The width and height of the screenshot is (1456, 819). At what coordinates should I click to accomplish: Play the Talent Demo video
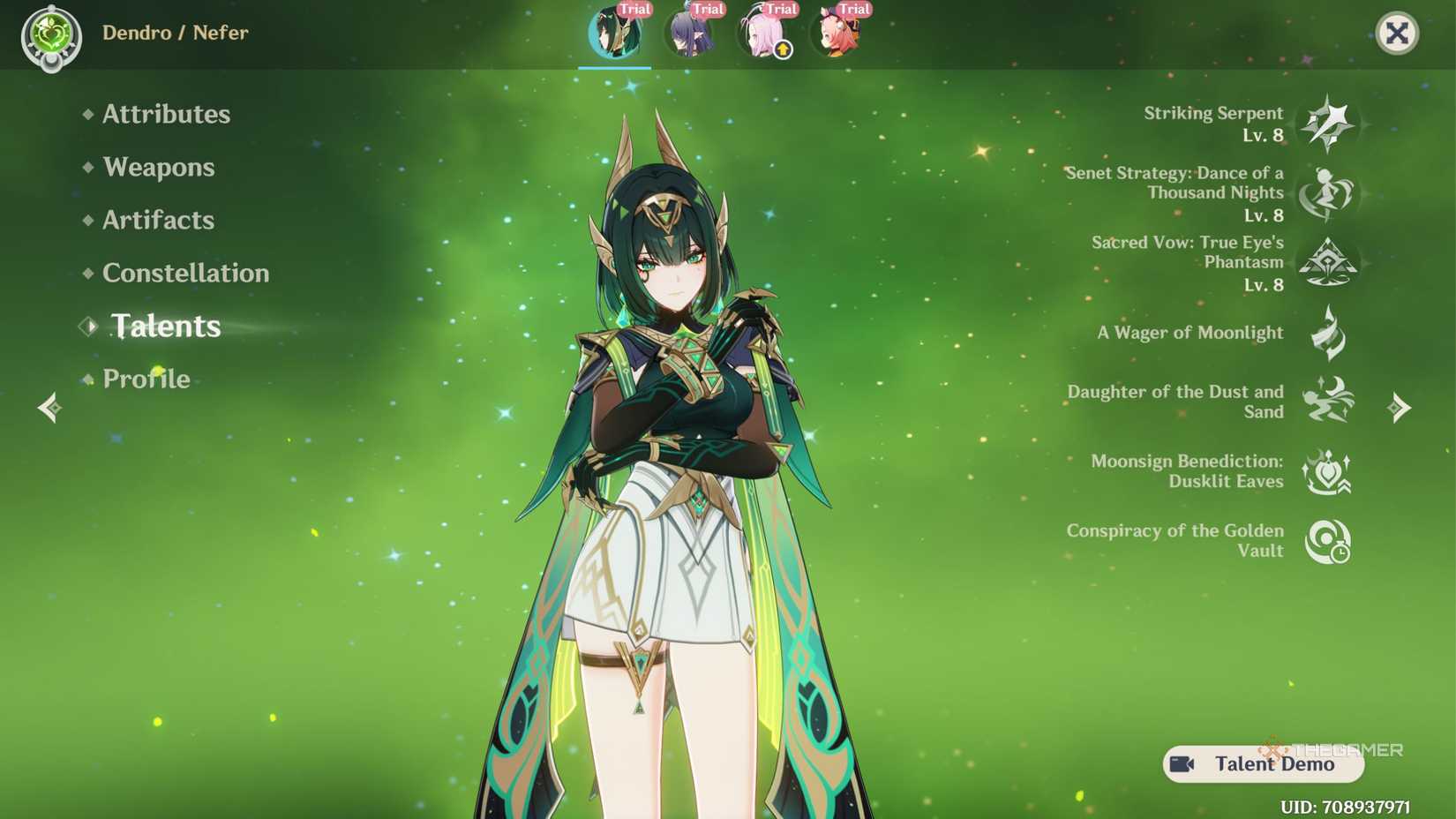[x=1262, y=764]
